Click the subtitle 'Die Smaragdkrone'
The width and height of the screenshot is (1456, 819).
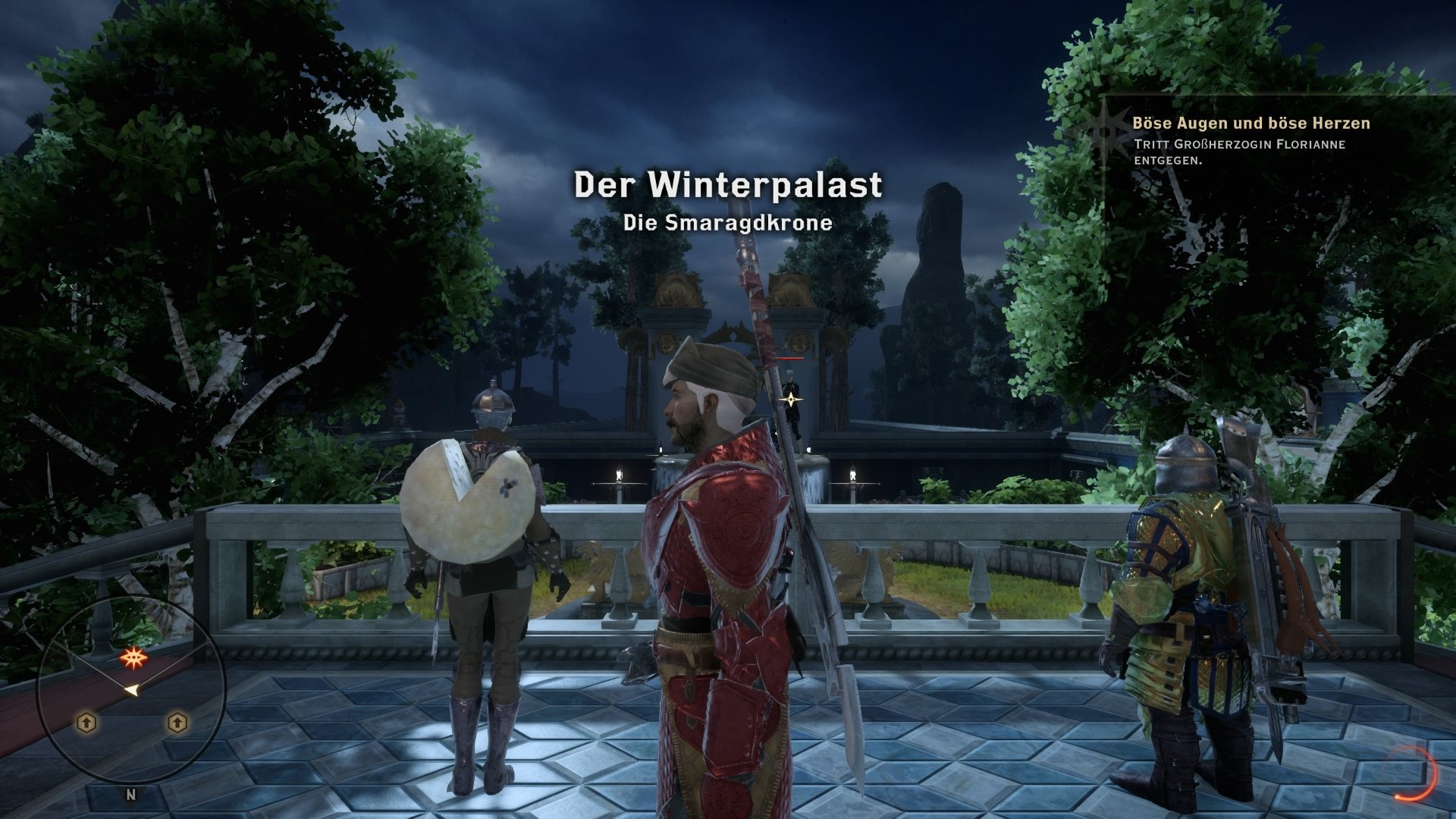727,224
